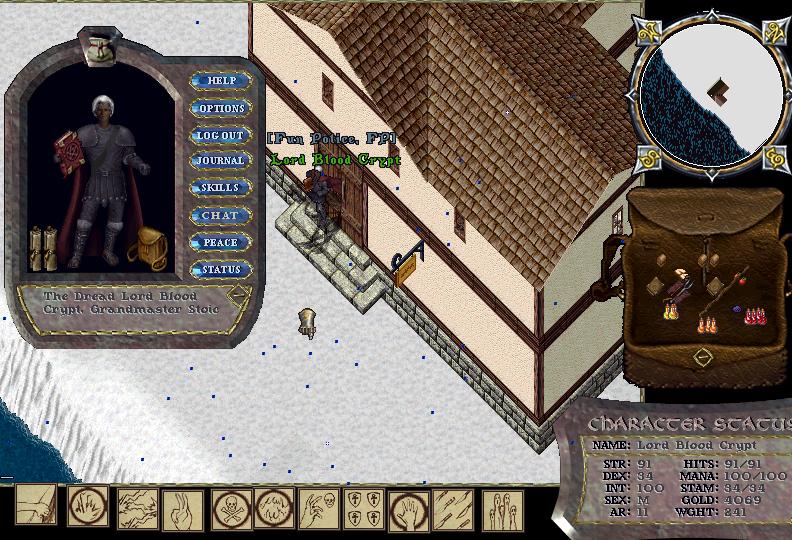Open the Chat window

220,215
